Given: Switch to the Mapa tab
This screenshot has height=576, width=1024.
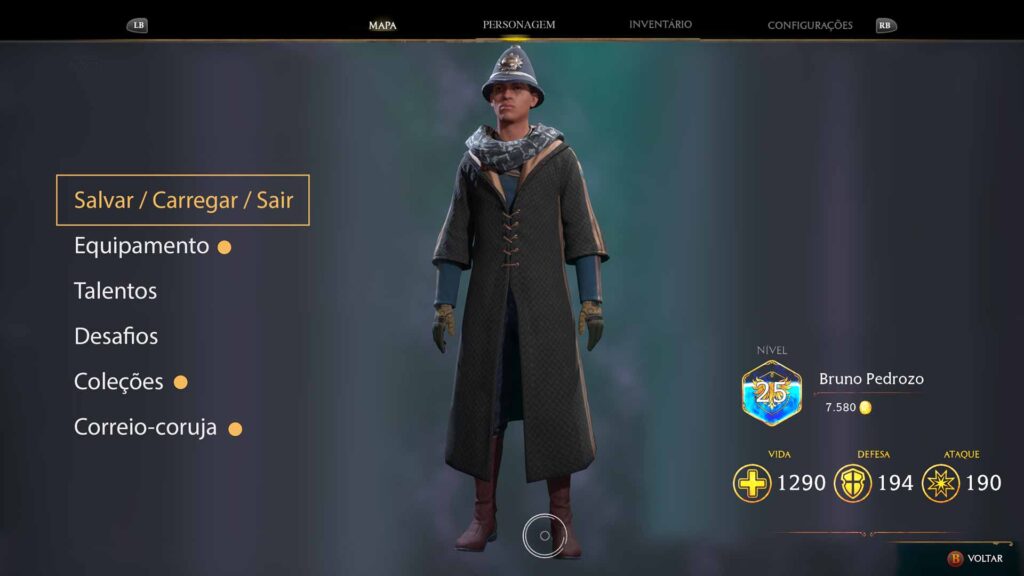Looking at the screenshot, I should 382,25.
